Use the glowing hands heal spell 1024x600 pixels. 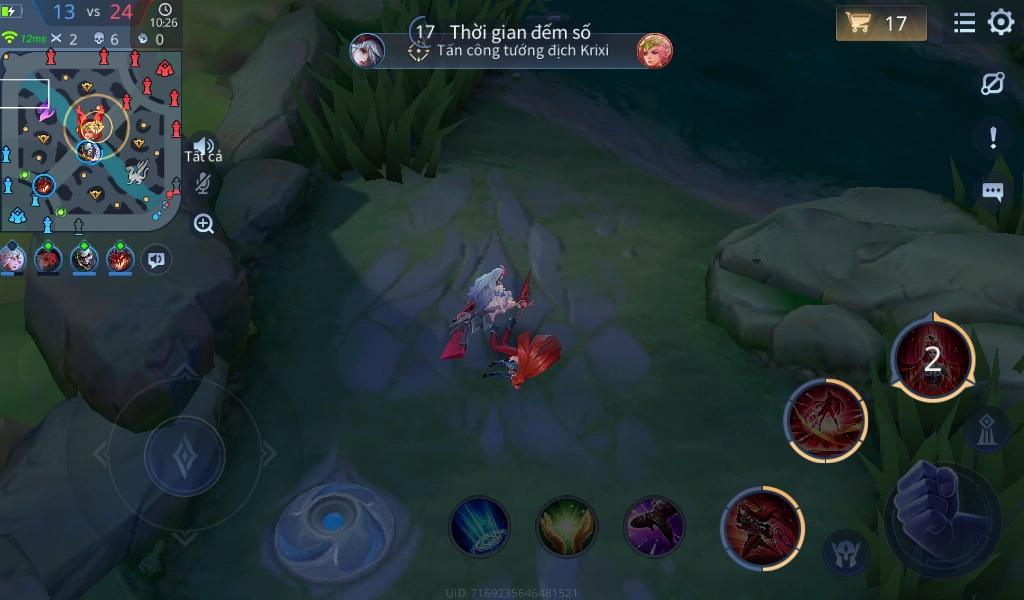567,526
